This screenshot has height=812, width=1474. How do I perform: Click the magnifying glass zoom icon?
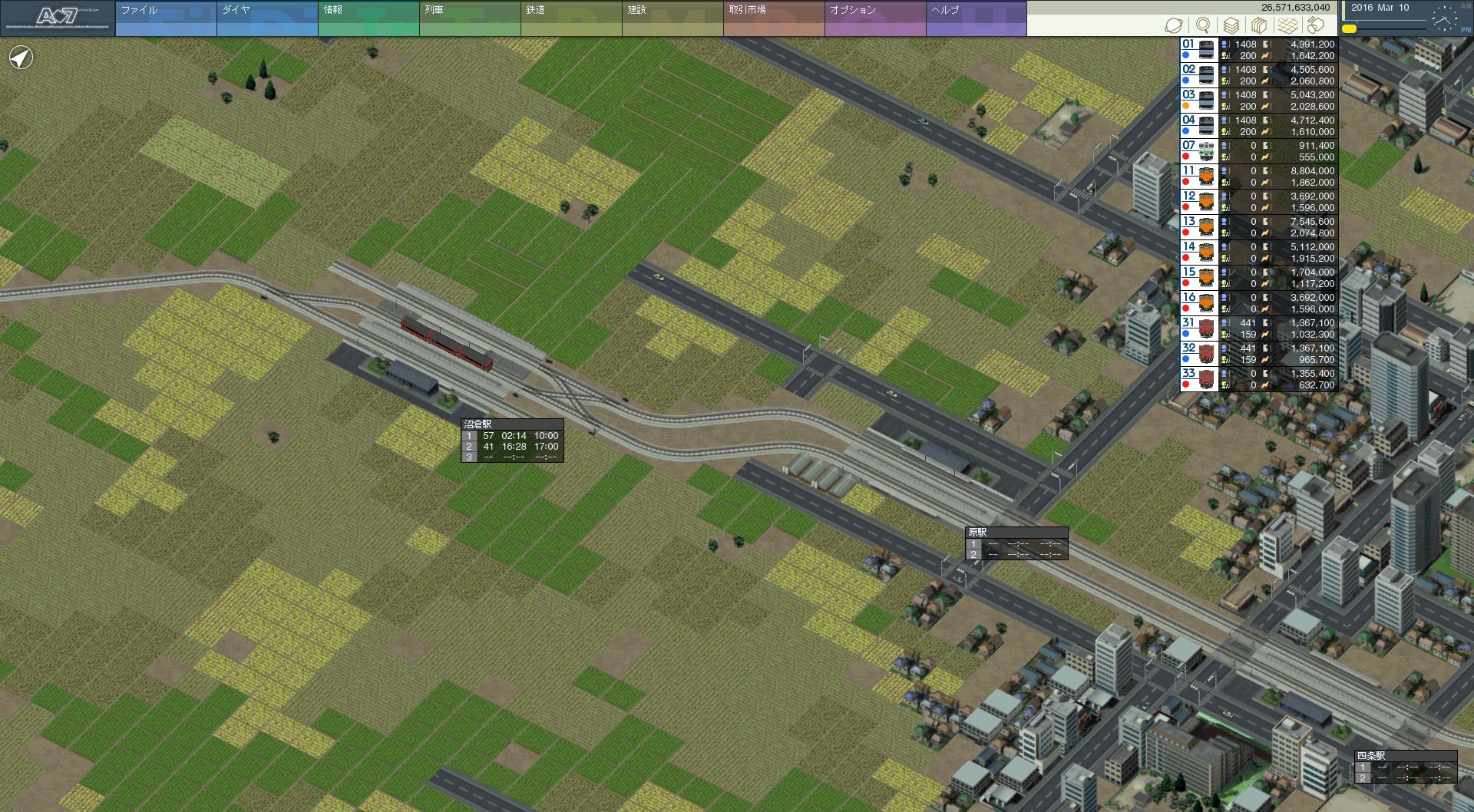click(1203, 25)
